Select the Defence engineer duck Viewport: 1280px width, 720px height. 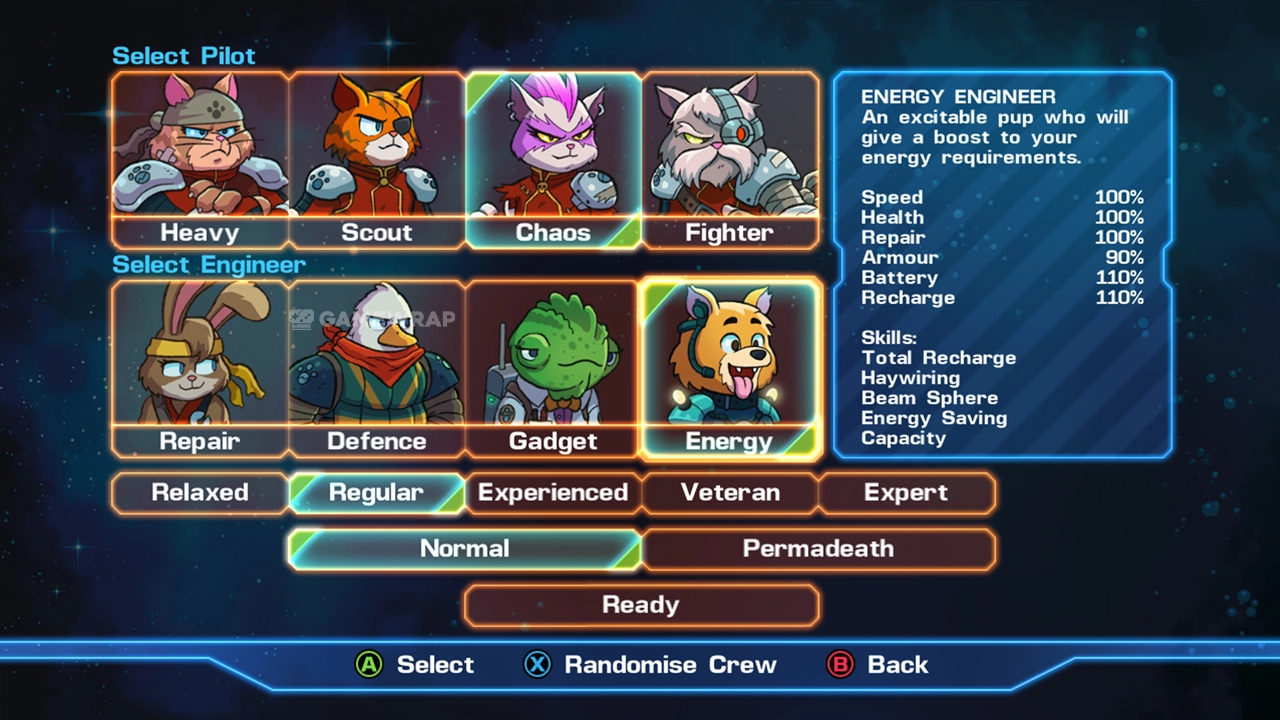[x=377, y=368]
